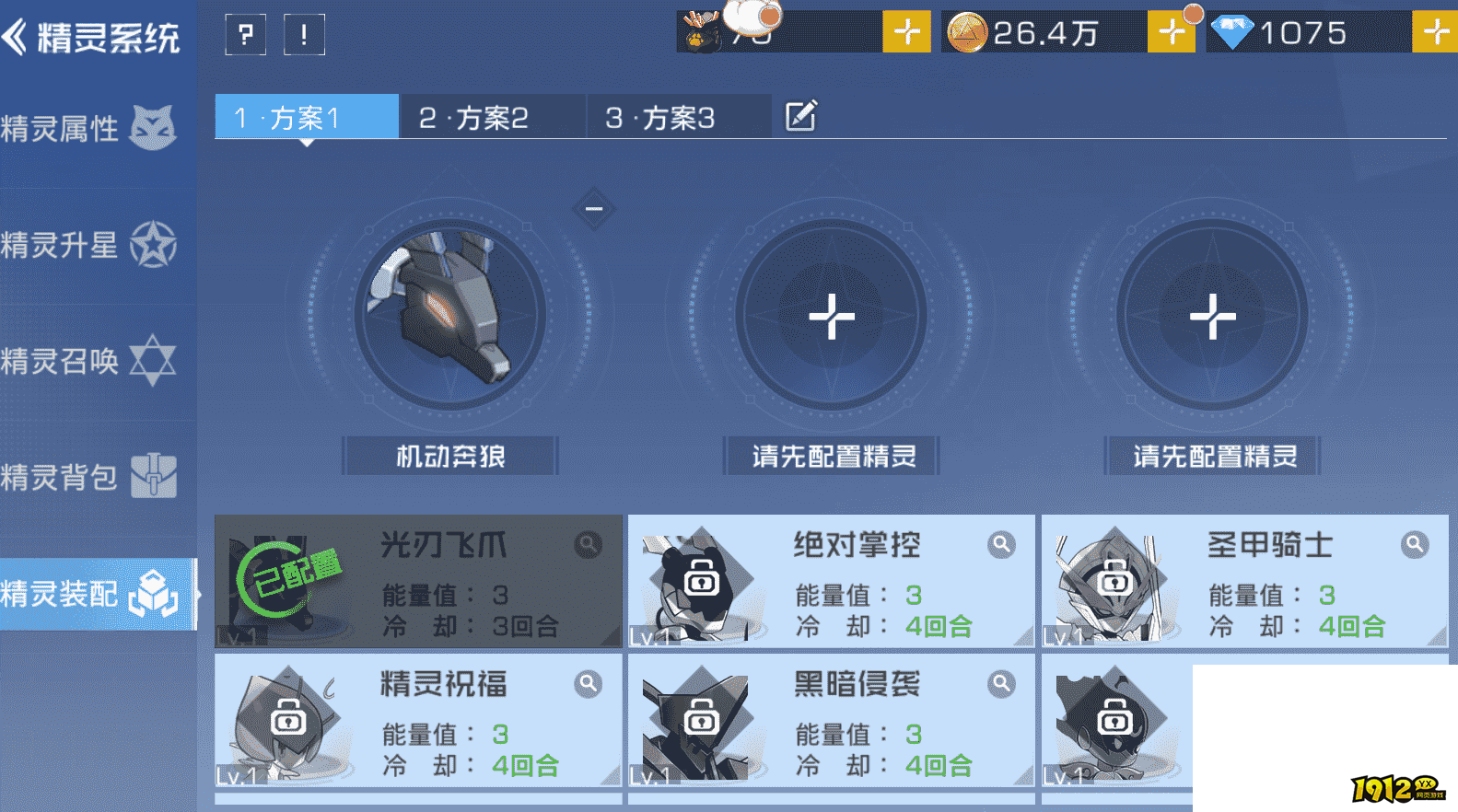1458x812 pixels.
Task: Switch to the 方案3 tab
Action: [x=678, y=116]
